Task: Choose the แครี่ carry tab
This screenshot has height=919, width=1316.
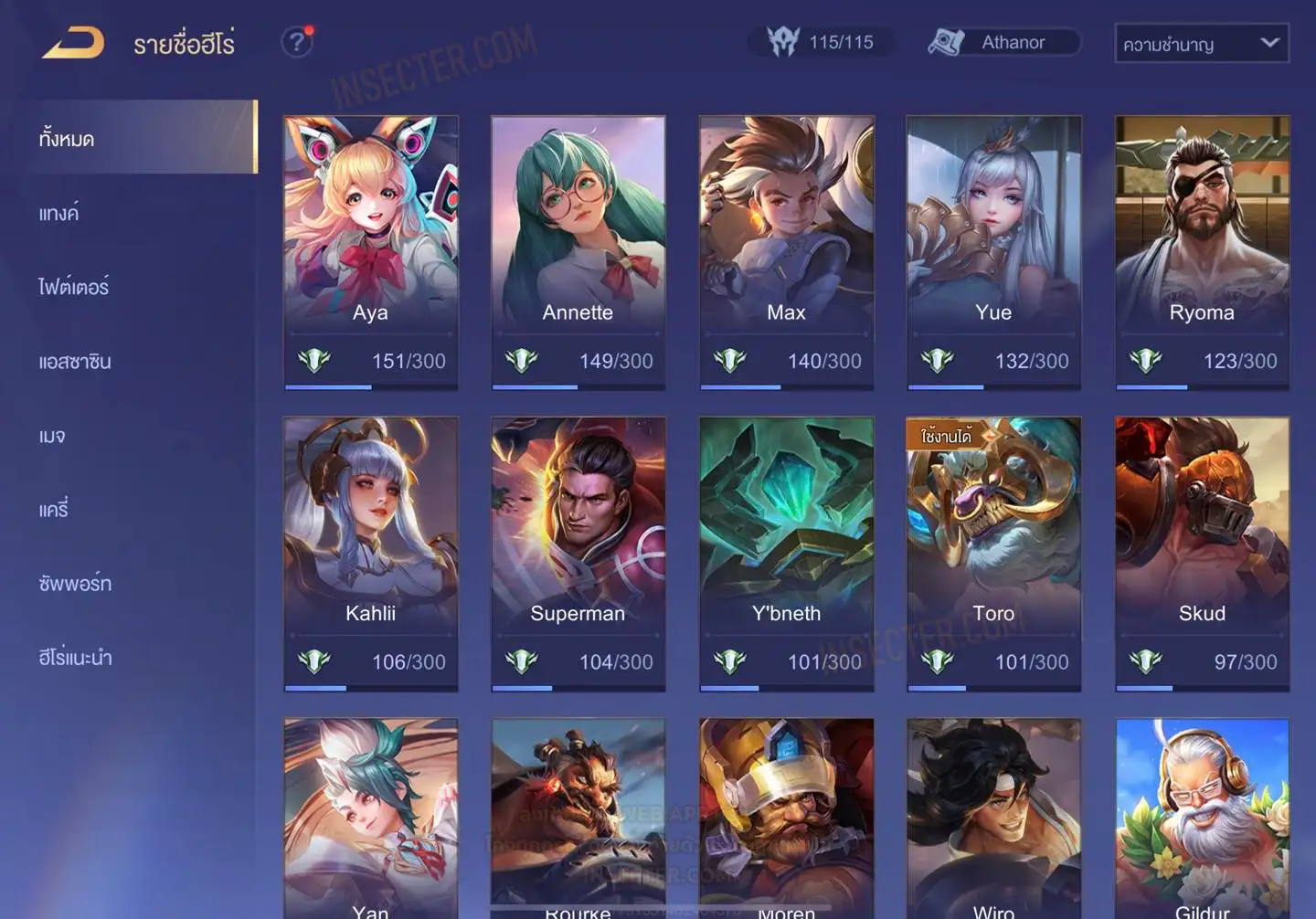Action: pyautogui.click(x=53, y=510)
